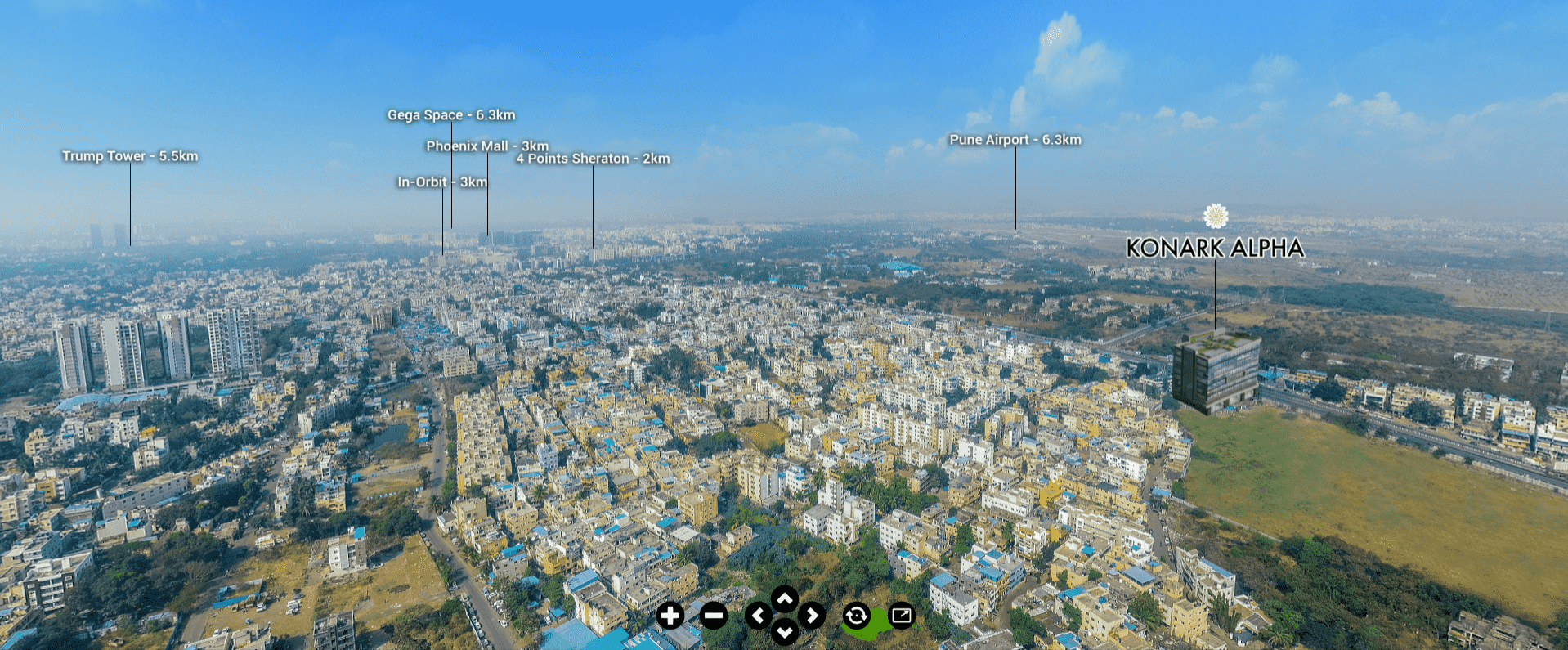
Task: Select the Gega Space - 6.3km label
Action: 451,115
